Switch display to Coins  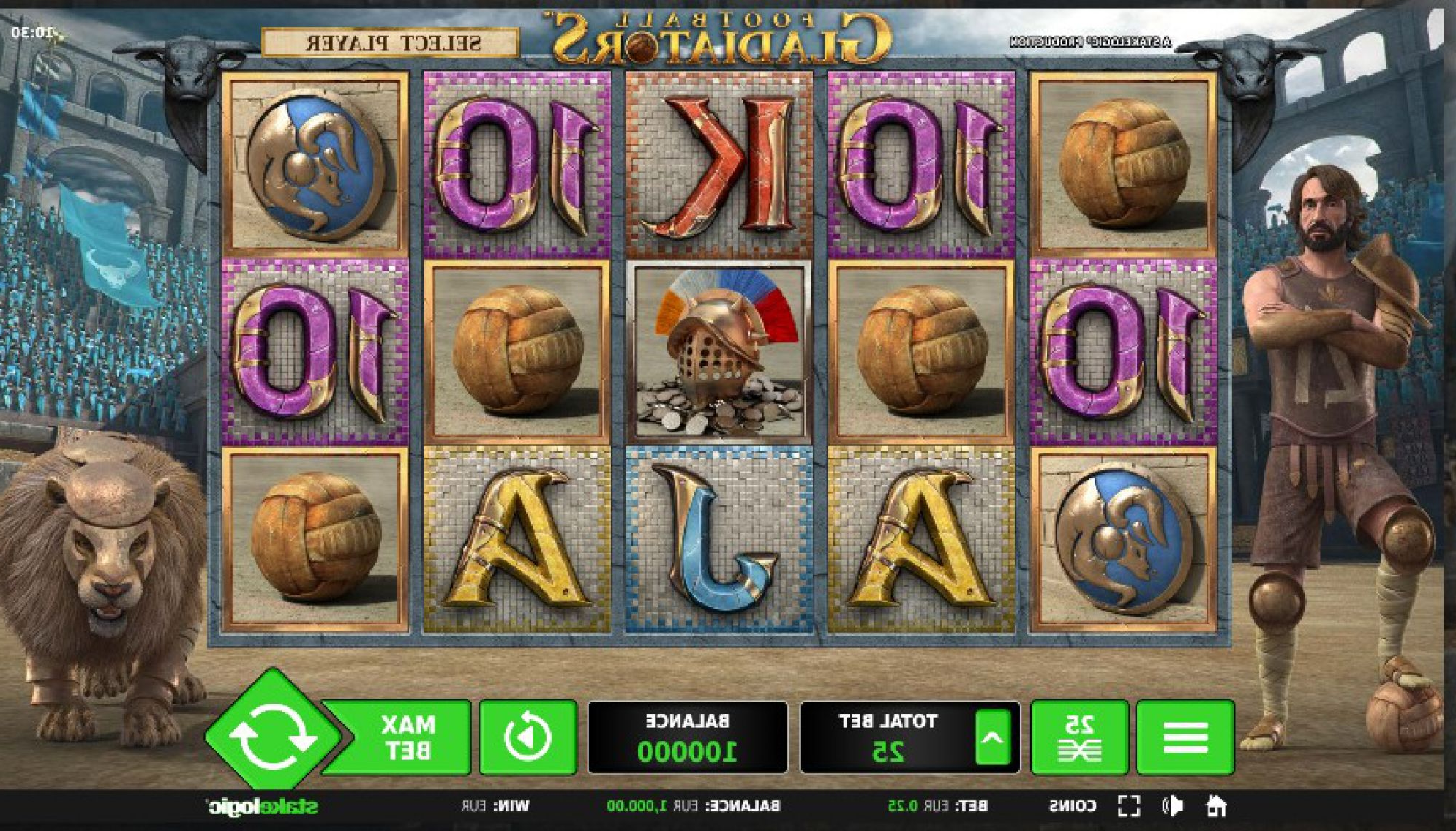[x=1073, y=806]
